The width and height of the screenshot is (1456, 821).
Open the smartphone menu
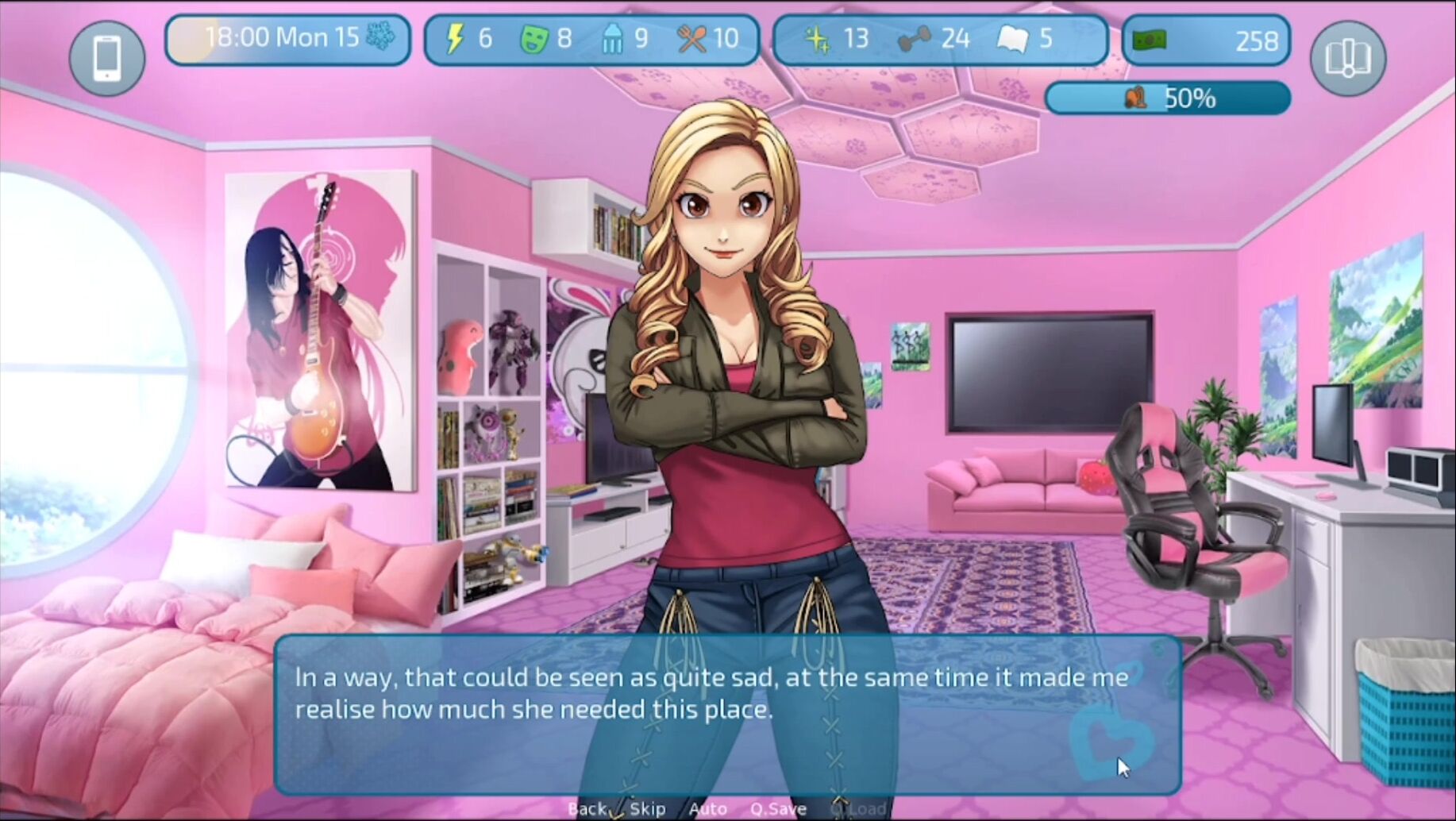pos(107,59)
